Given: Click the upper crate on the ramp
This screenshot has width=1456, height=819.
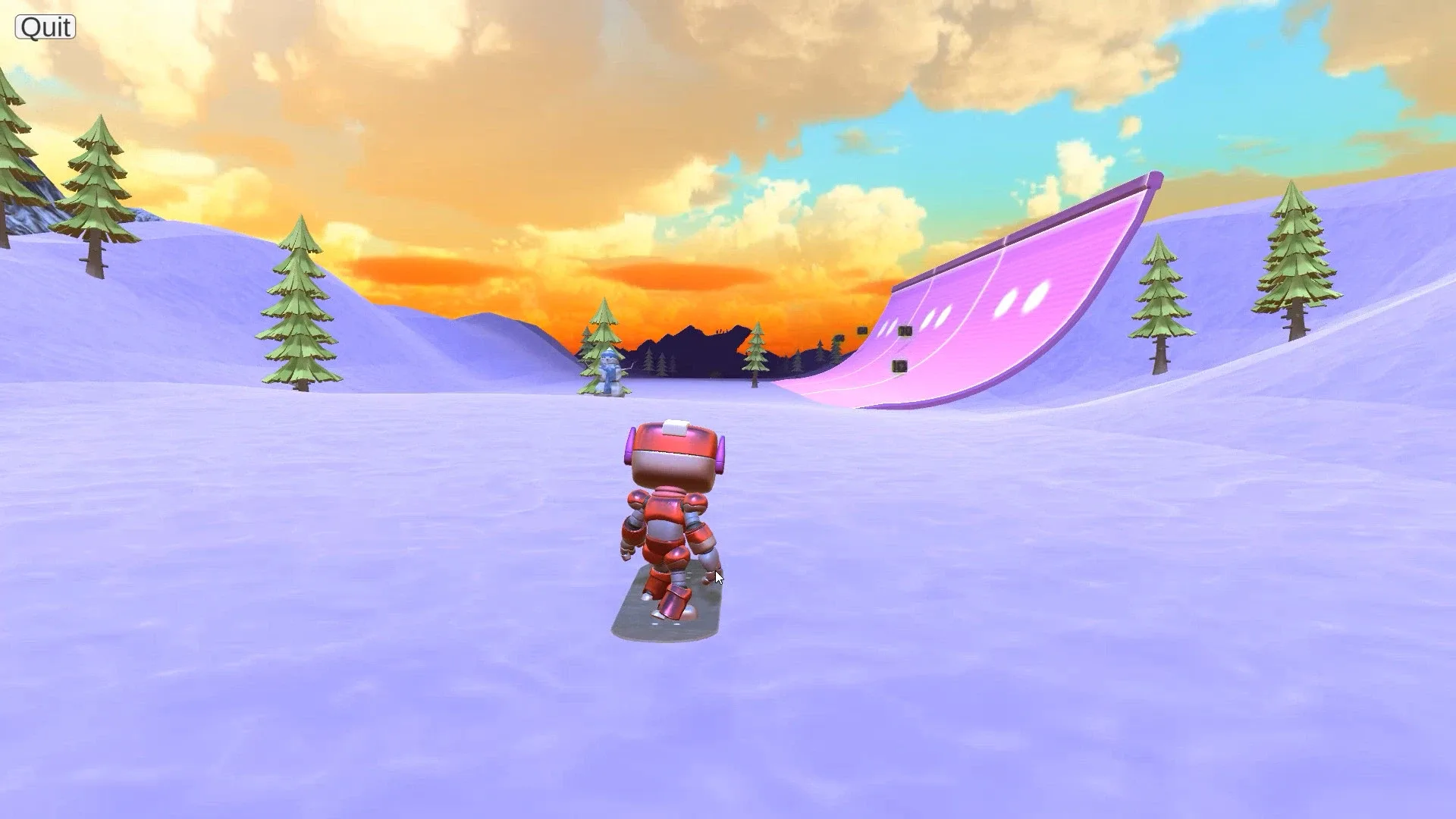Looking at the screenshot, I should coord(905,331).
